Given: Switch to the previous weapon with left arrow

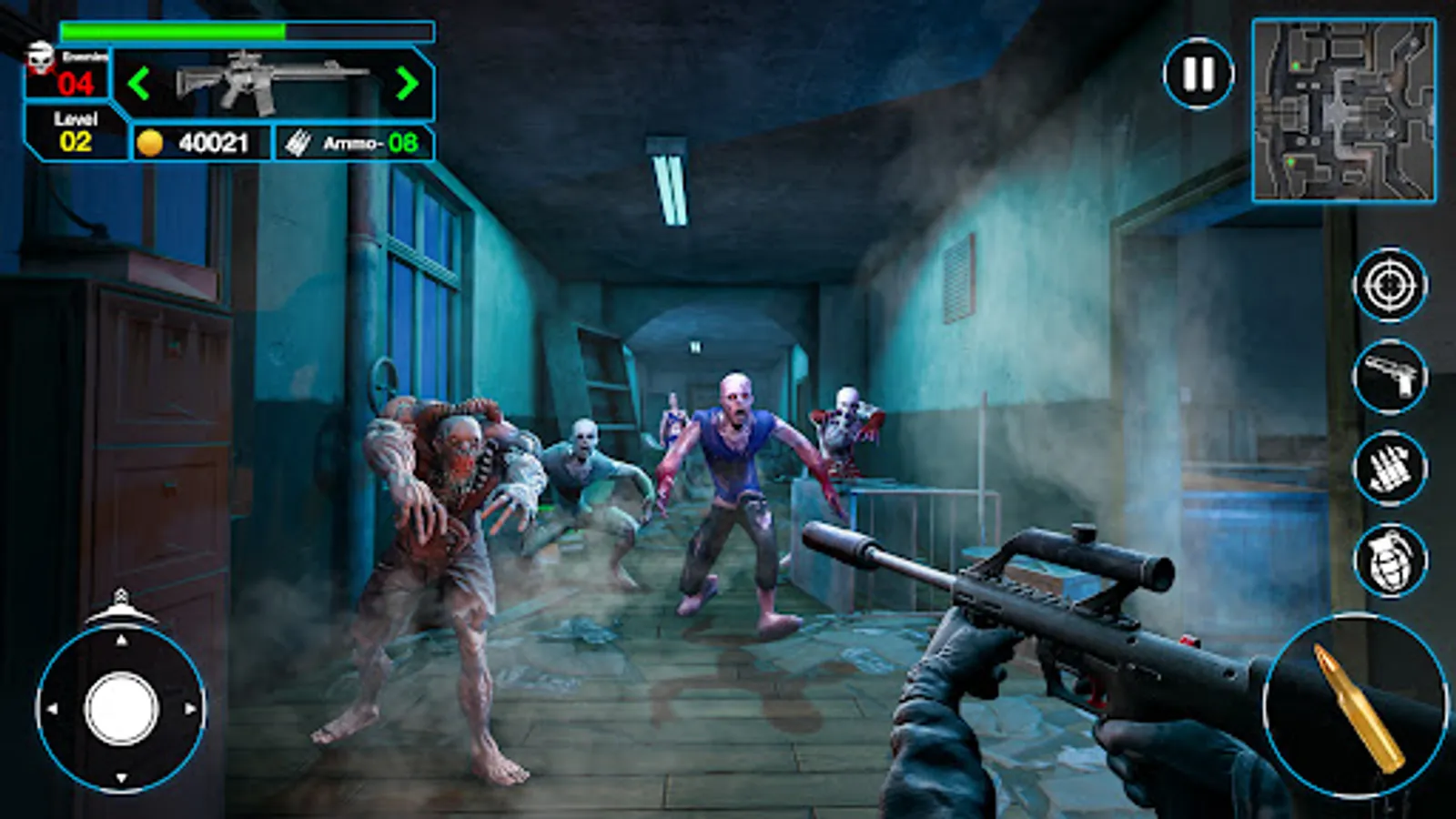Looking at the screenshot, I should tap(141, 86).
